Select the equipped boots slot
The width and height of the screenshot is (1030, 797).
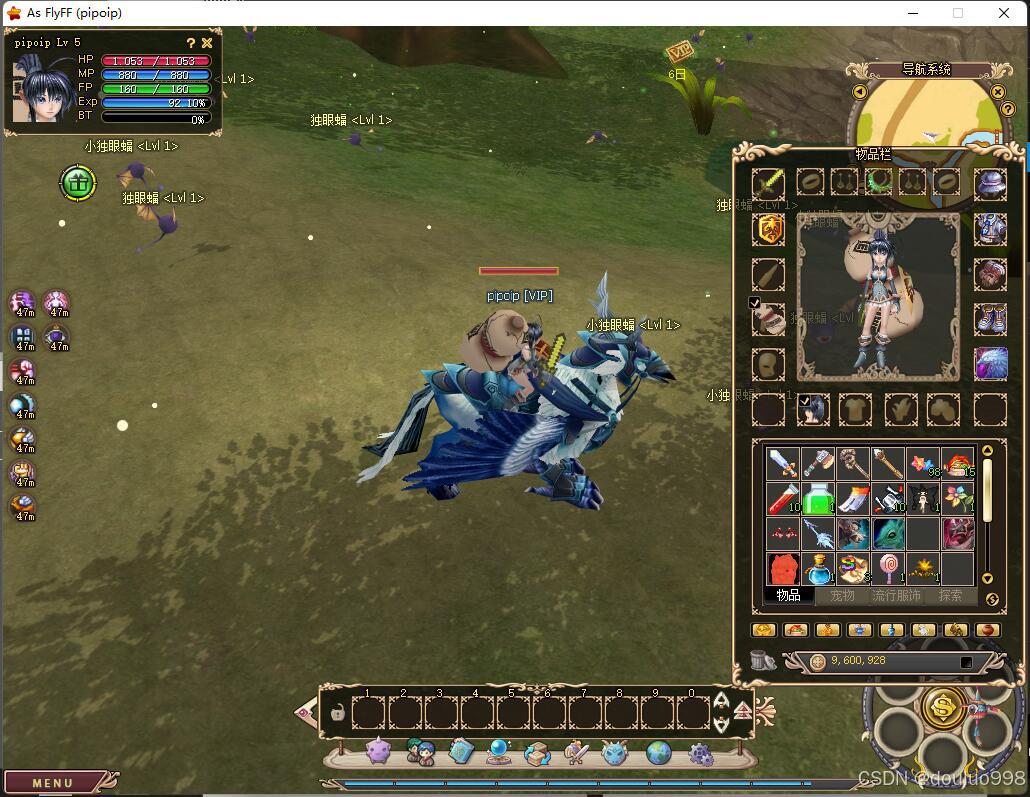pyautogui.click(x=990, y=319)
